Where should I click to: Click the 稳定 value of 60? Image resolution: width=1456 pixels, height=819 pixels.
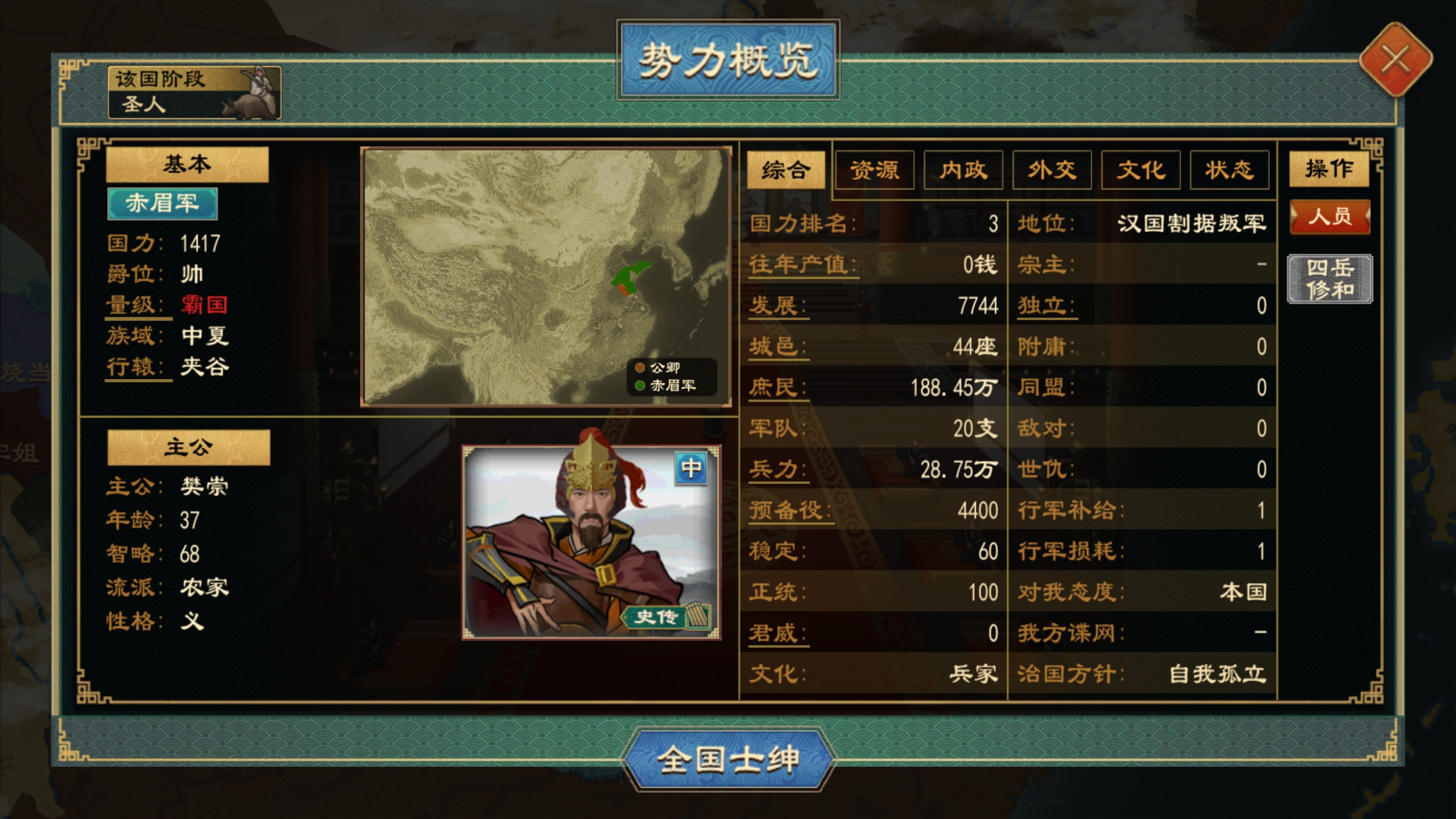[988, 551]
